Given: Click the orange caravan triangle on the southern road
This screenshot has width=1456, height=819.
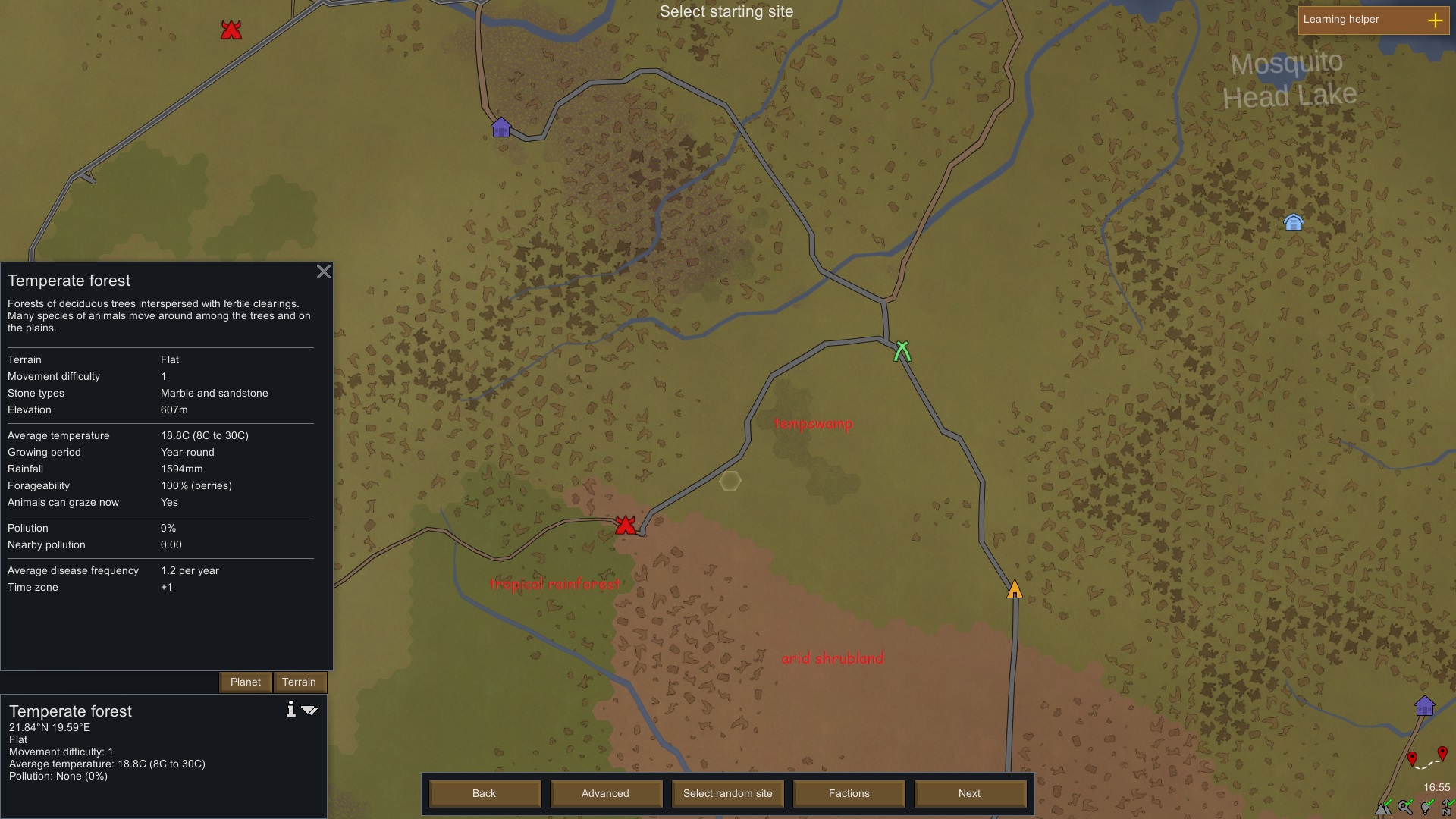Looking at the screenshot, I should [x=1015, y=590].
